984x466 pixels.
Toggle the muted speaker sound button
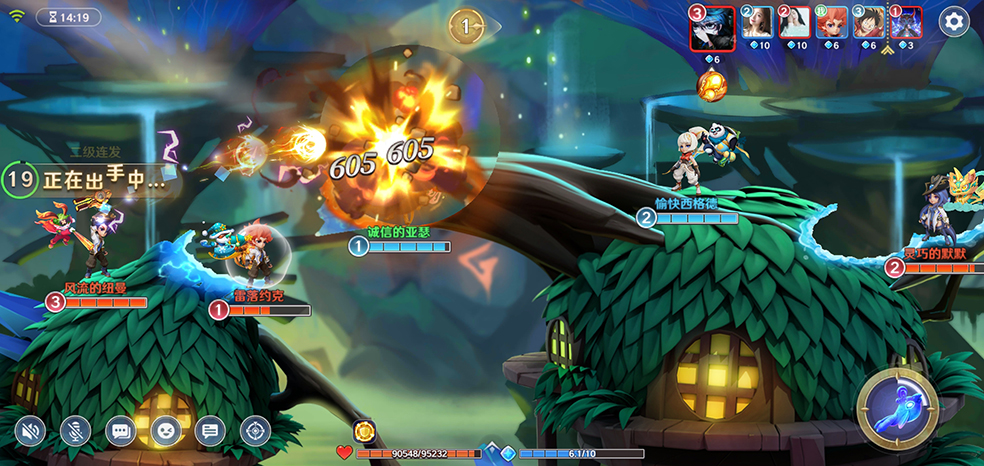(31, 431)
